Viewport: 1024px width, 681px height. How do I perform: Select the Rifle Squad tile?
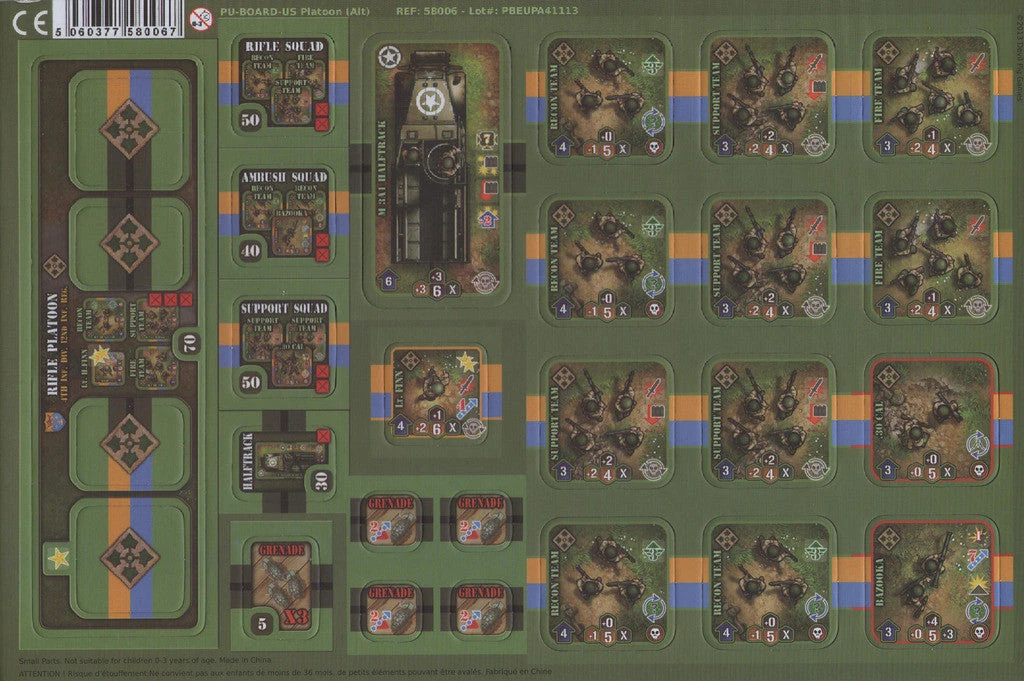pos(283,85)
